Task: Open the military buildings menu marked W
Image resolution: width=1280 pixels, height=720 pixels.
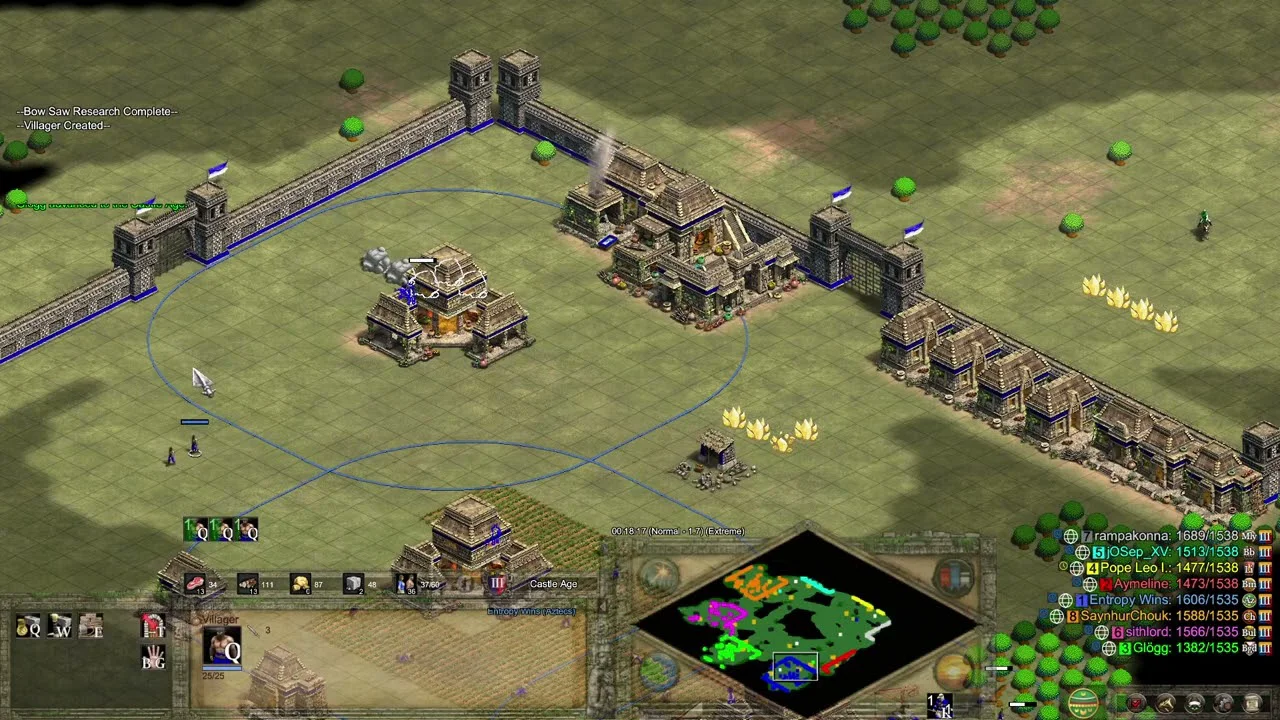Action: tap(60, 627)
